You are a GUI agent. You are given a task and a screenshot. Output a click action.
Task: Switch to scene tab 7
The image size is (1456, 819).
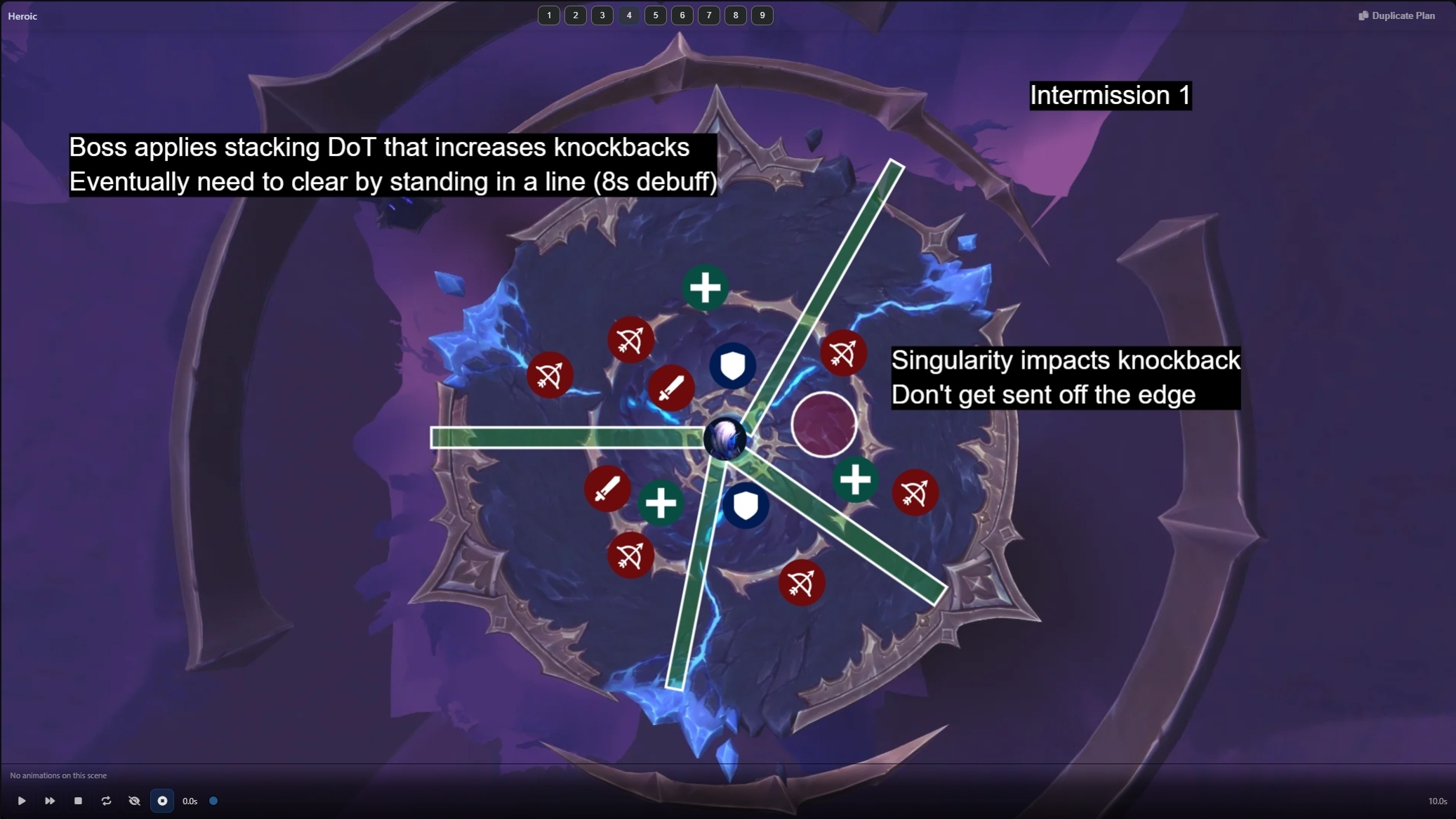[709, 15]
